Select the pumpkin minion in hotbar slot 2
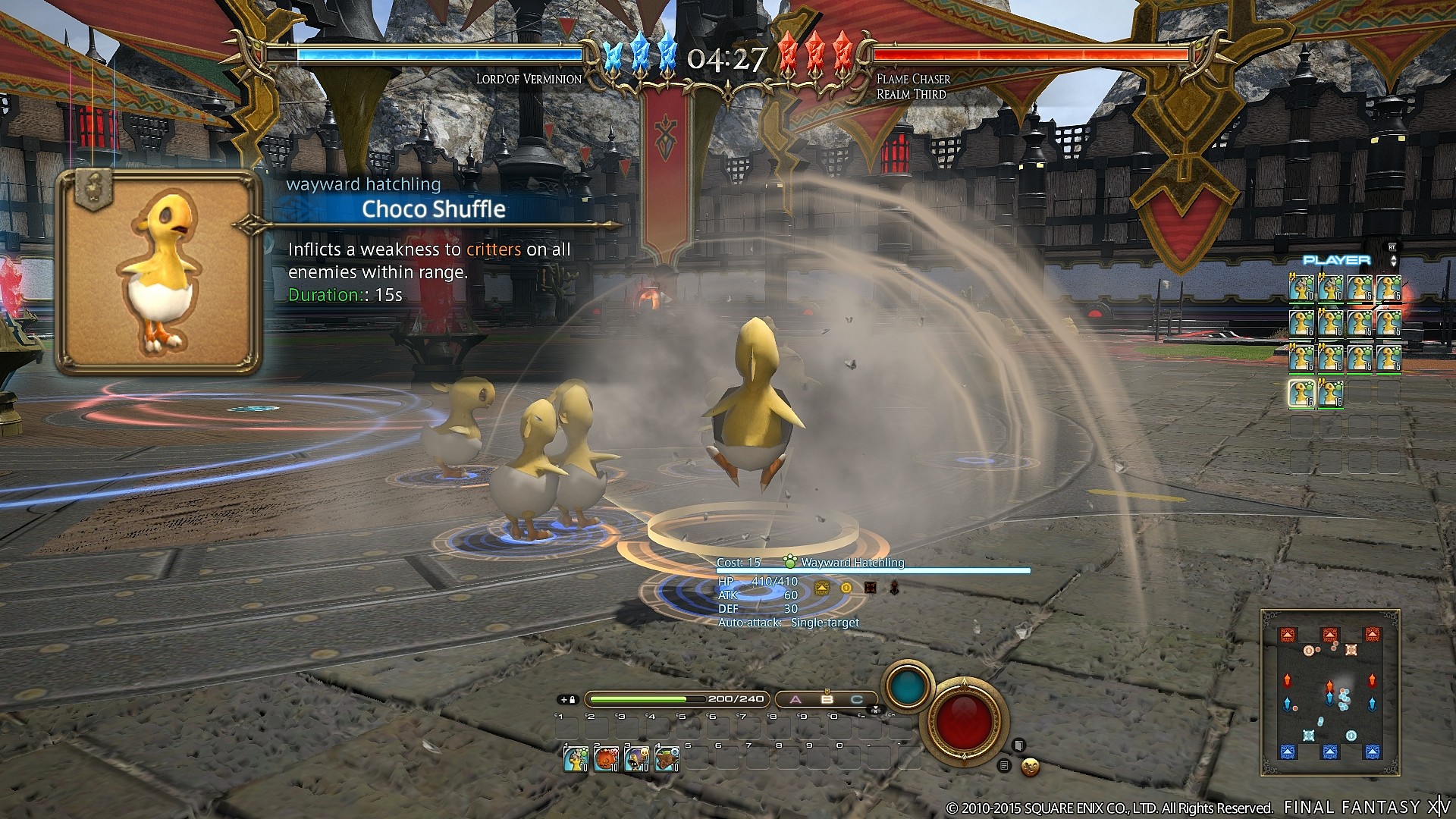 (x=605, y=760)
